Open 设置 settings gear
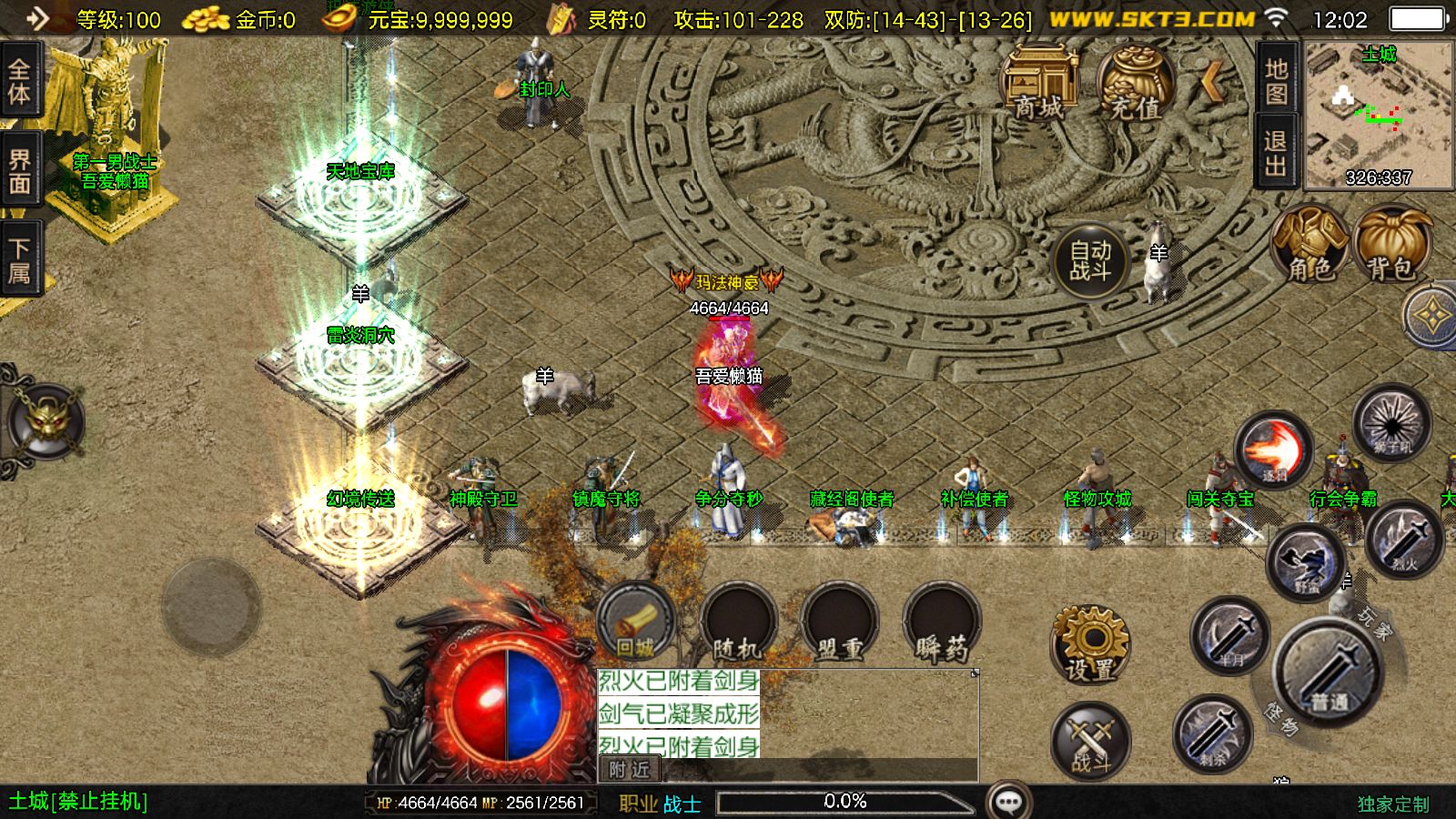 click(1090, 643)
